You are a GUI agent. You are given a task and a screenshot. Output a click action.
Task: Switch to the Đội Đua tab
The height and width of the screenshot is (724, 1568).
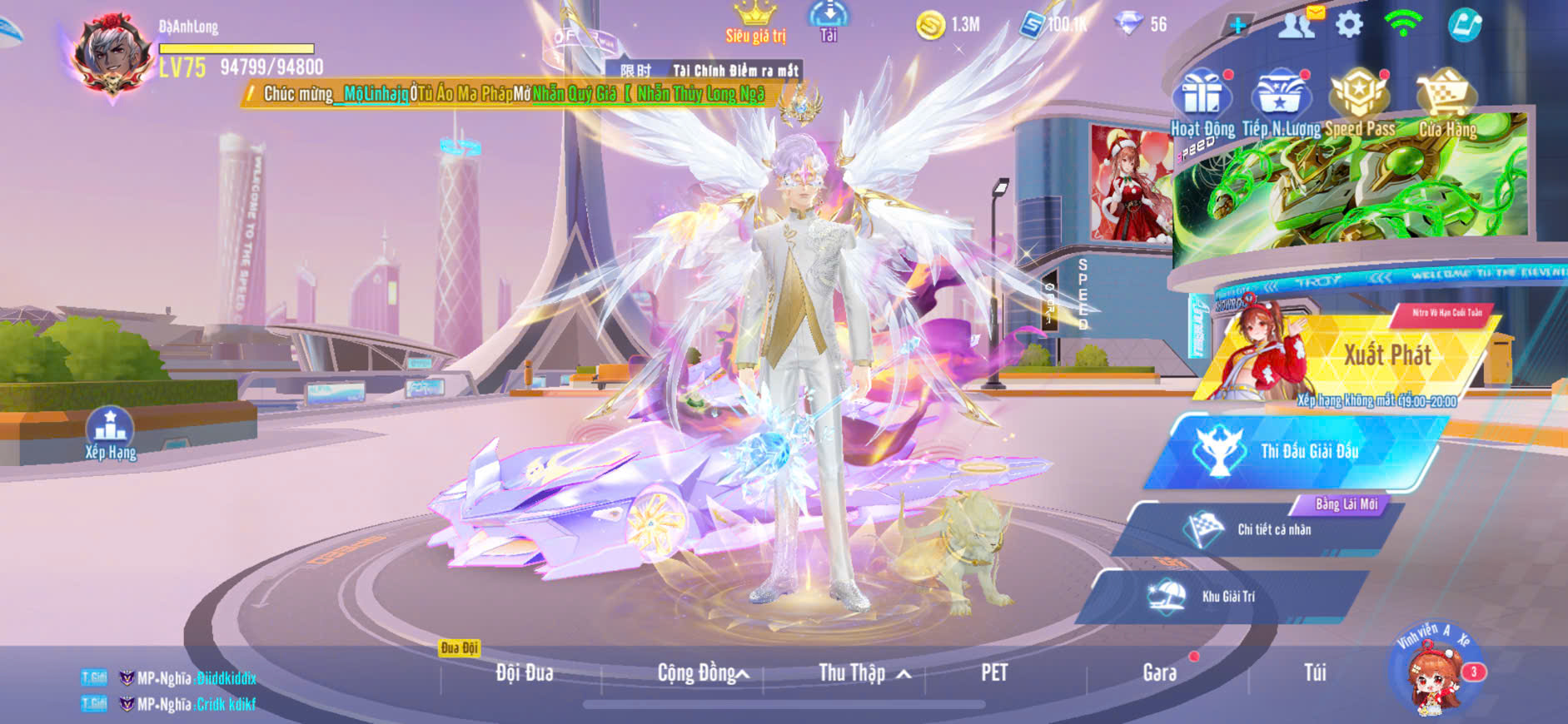pos(524,672)
